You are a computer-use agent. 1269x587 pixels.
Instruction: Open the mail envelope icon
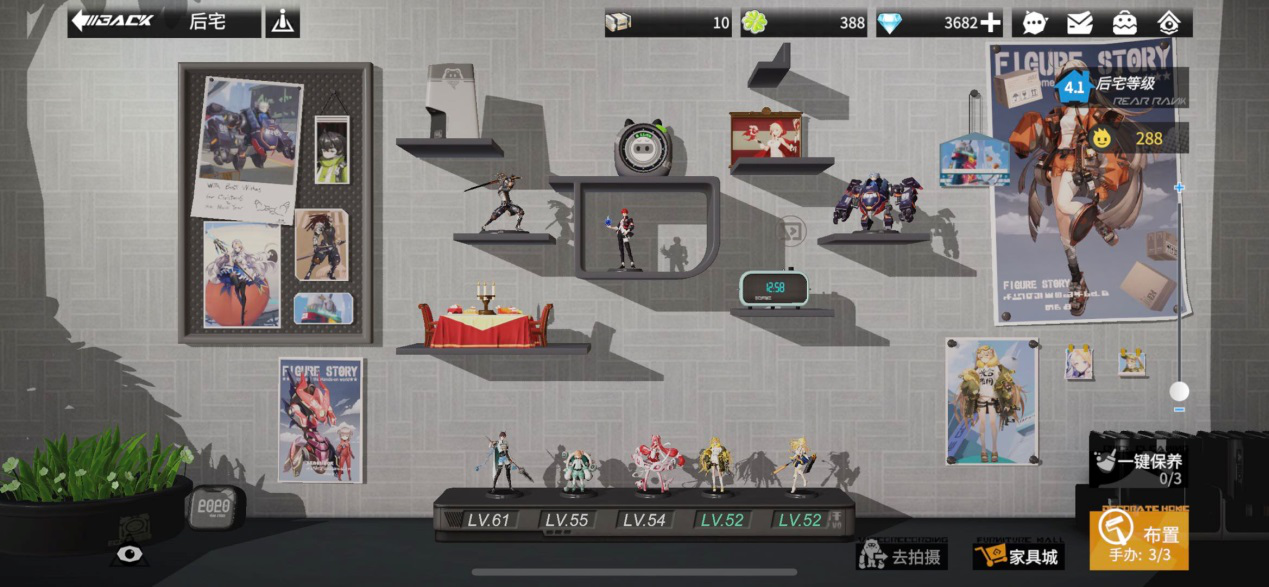(1079, 23)
